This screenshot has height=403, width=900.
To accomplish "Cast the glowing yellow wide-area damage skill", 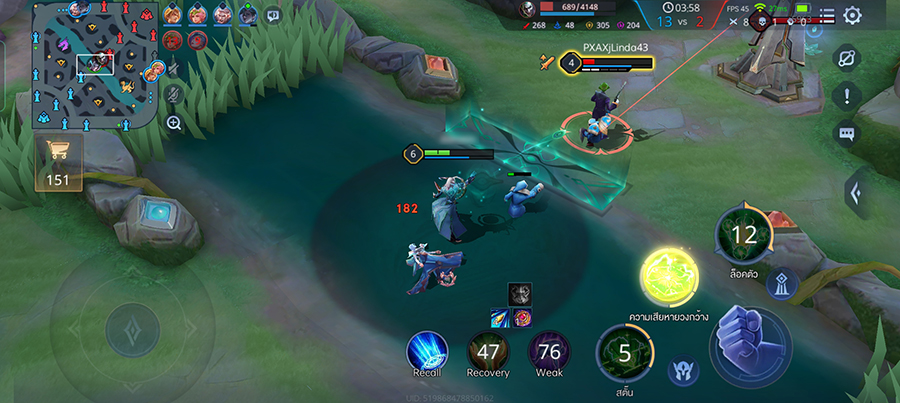I will point(669,277).
